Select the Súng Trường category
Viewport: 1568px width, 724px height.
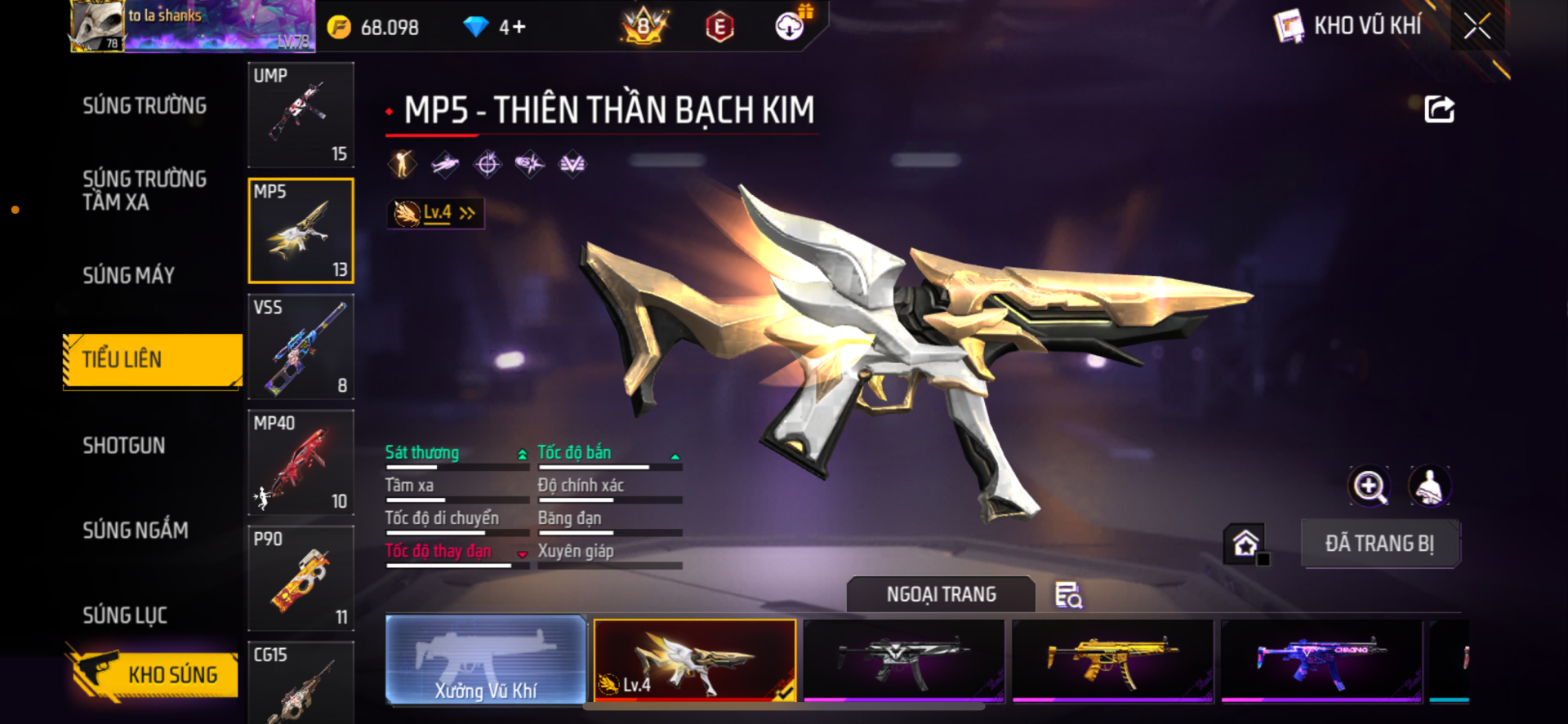point(145,106)
